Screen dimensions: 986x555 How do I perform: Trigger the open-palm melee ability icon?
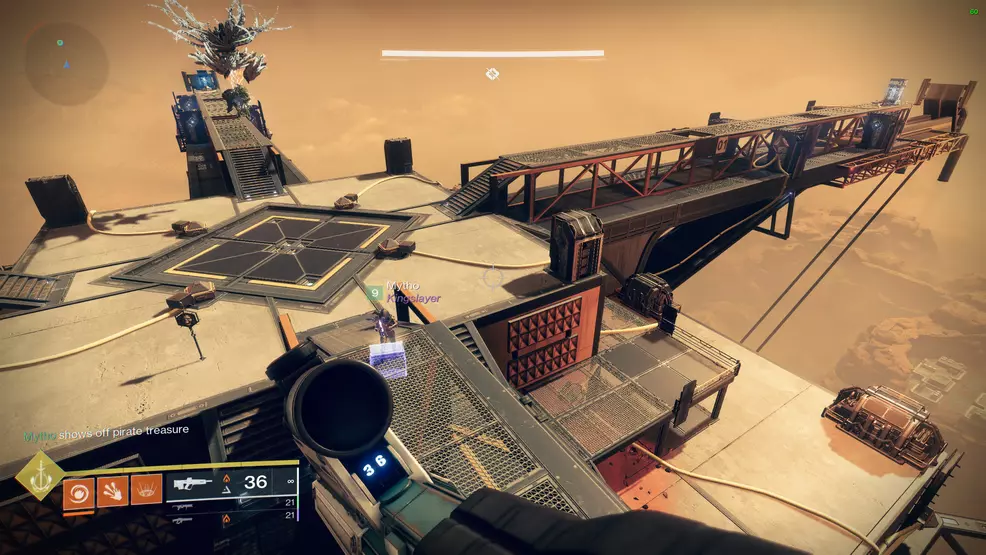[112, 490]
